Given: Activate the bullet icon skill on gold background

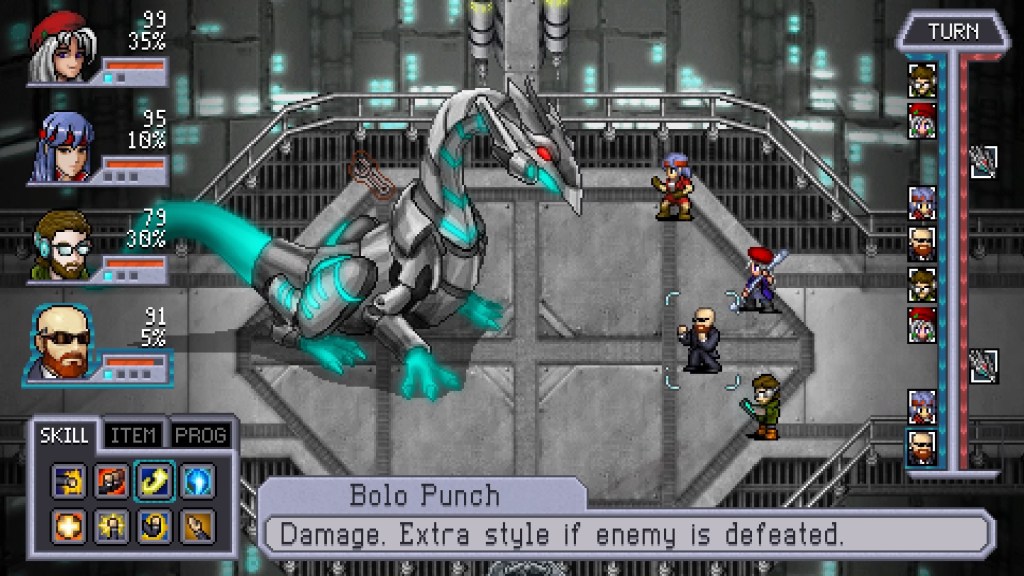Looking at the screenshot, I should [x=196, y=524].
